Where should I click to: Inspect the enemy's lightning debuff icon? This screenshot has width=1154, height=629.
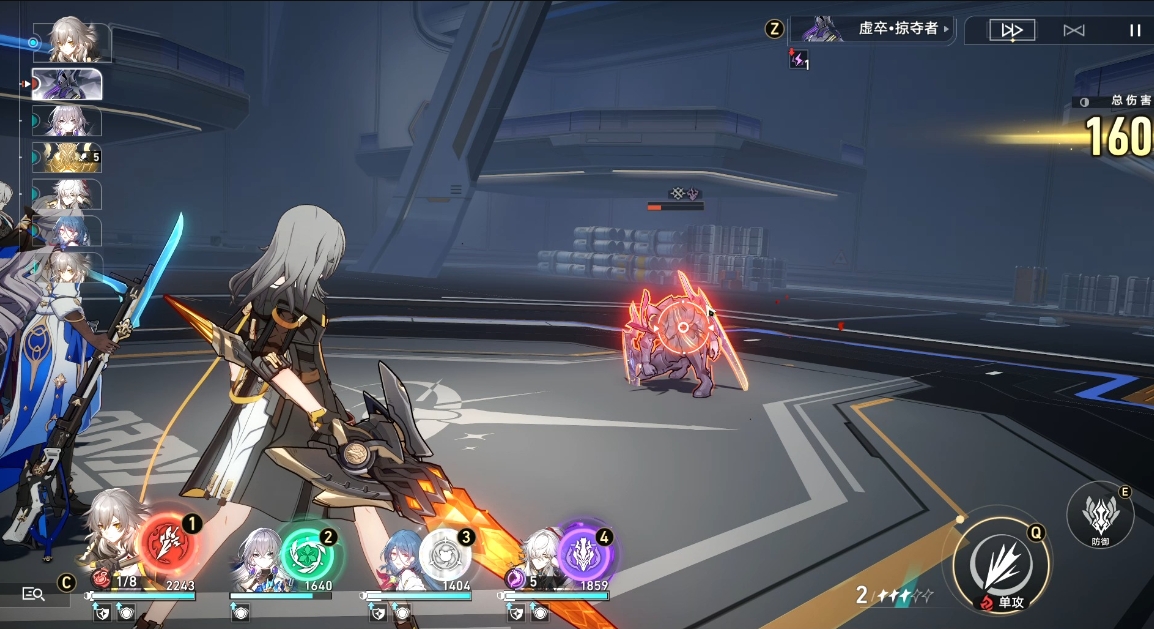coord(799,60)
